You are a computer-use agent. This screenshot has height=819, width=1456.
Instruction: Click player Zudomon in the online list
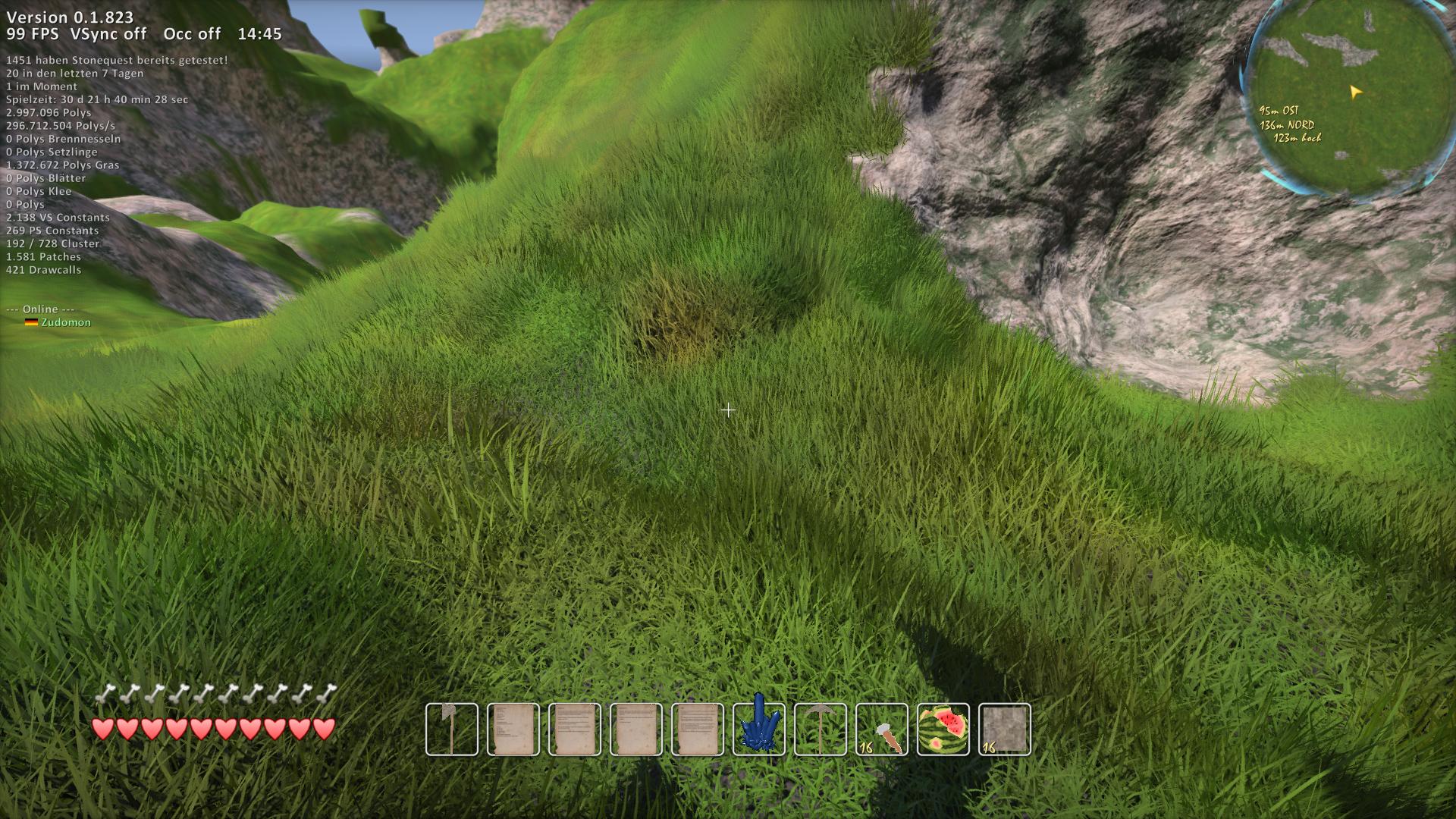(66, 322)
